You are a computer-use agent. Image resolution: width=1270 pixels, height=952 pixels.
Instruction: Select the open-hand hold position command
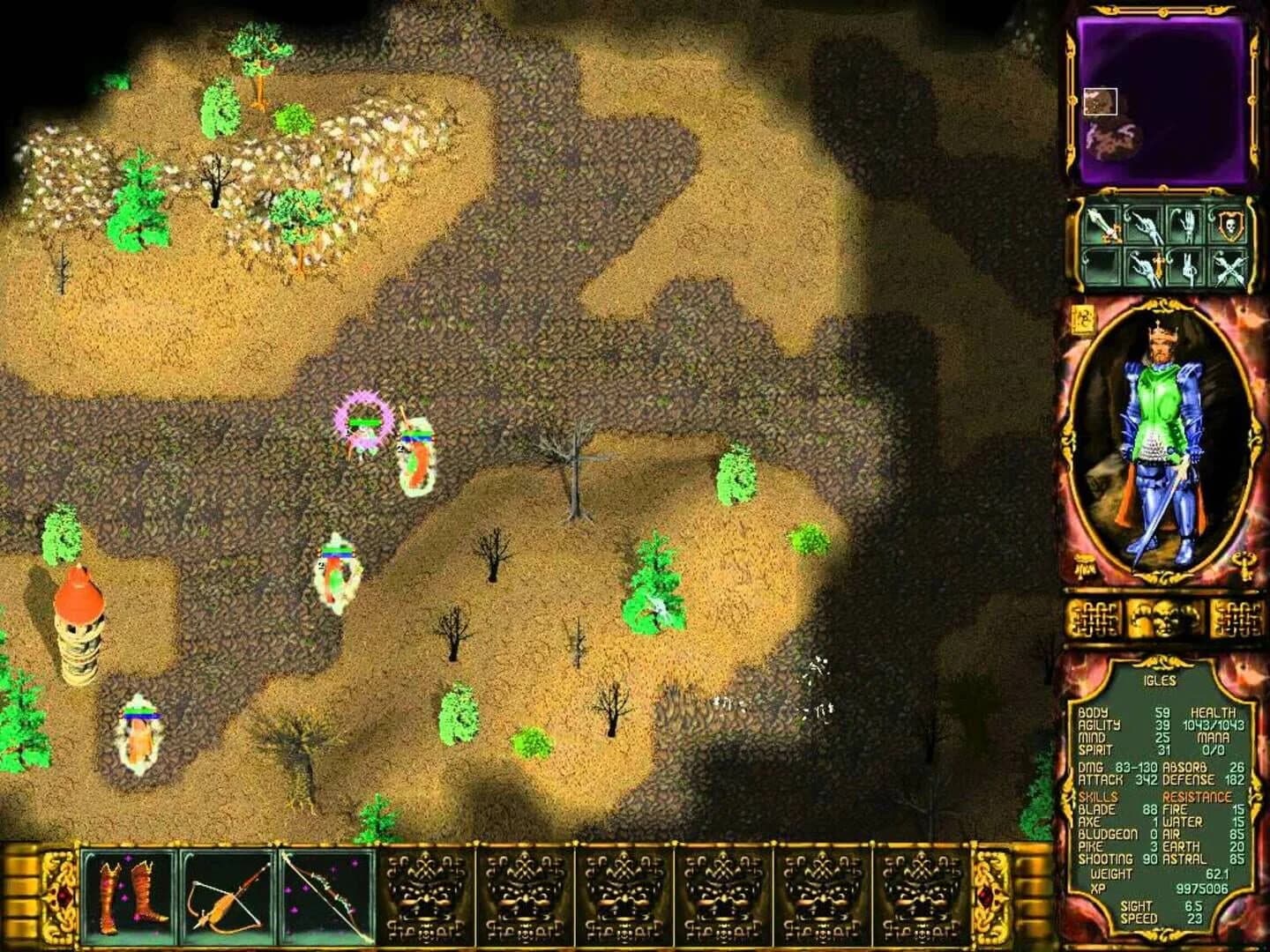(x=1188, y=225)
